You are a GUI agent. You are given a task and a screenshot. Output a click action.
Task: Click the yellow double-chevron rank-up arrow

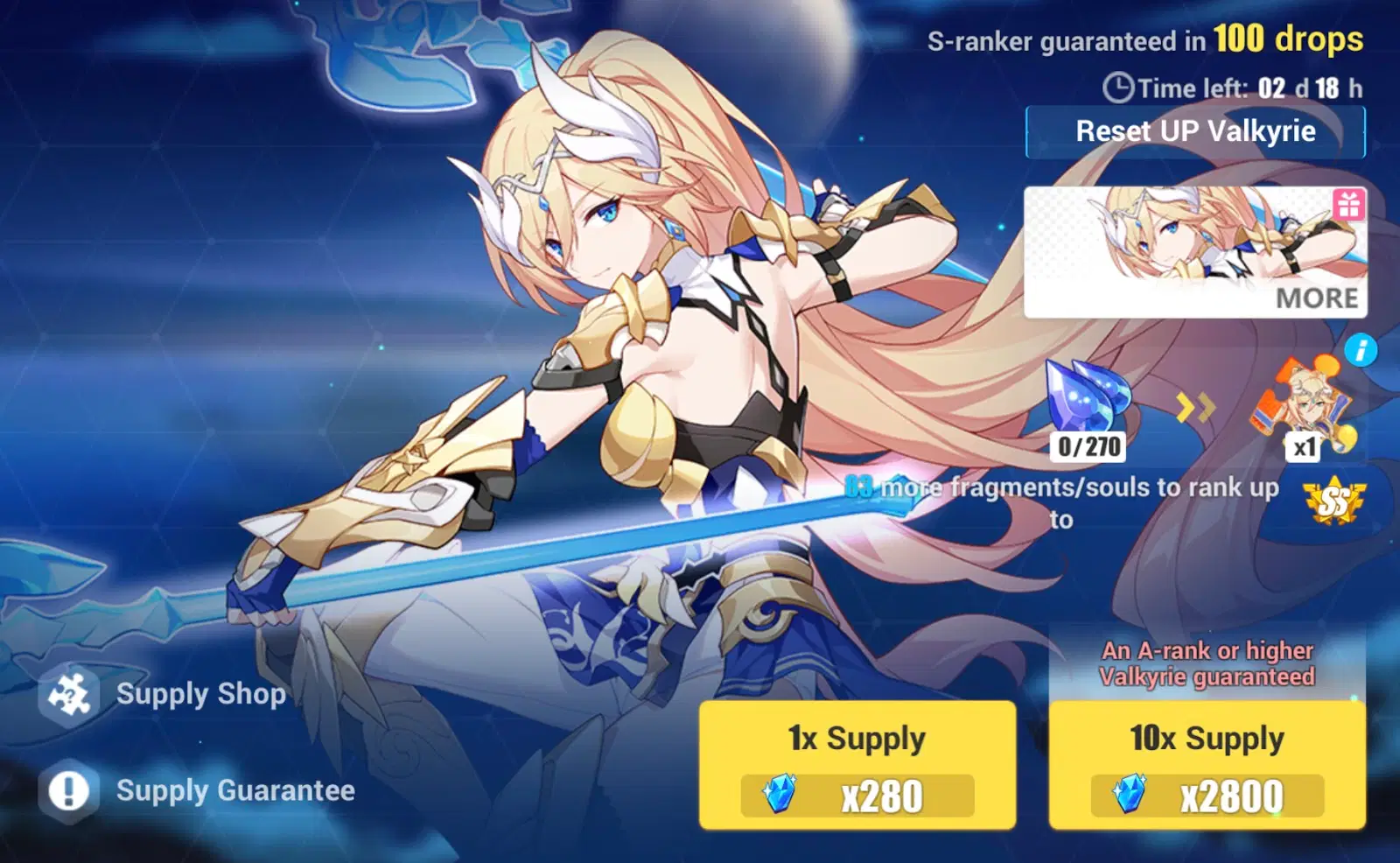pos(1194,405)
